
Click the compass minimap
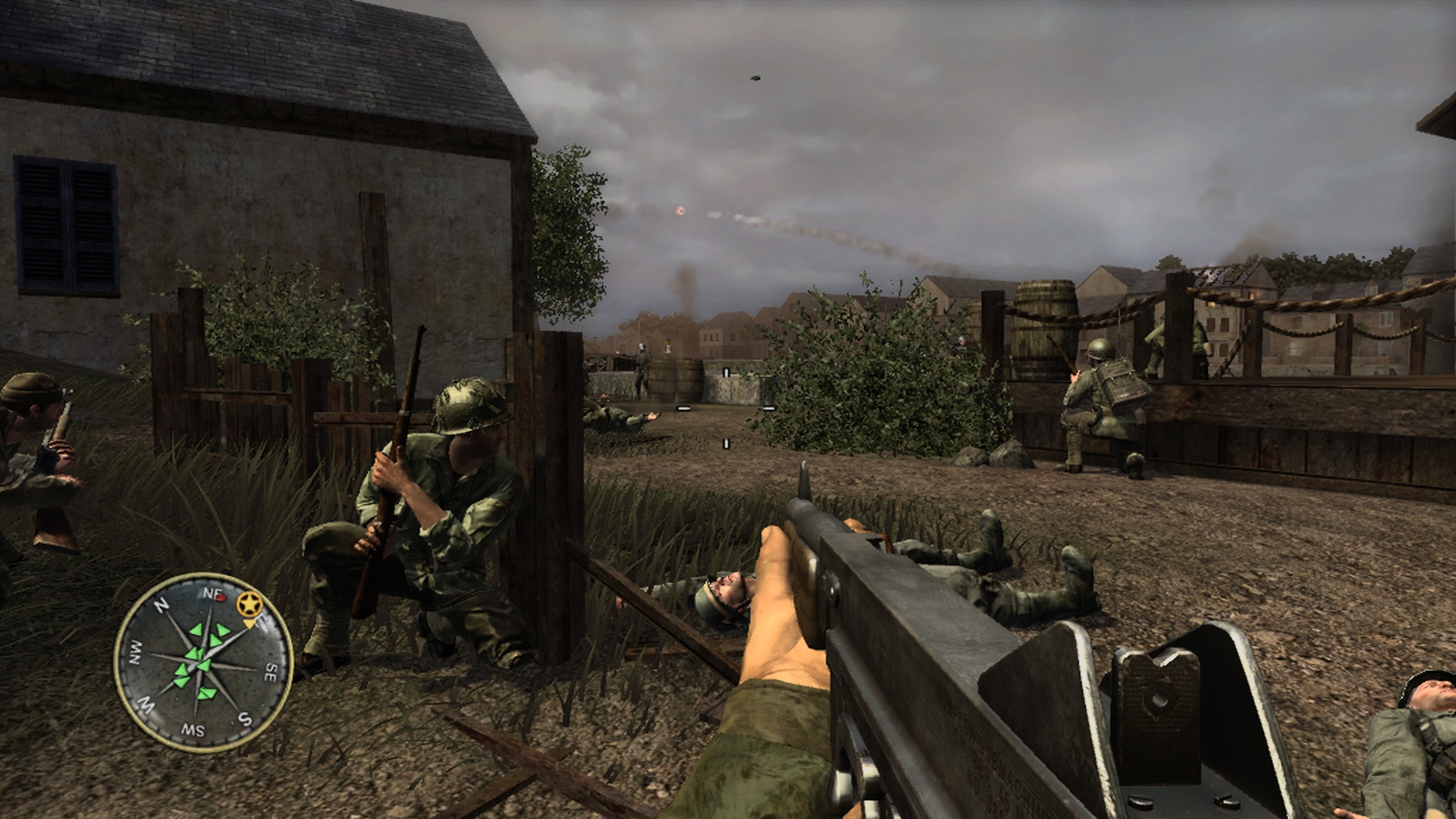[202, 662]
